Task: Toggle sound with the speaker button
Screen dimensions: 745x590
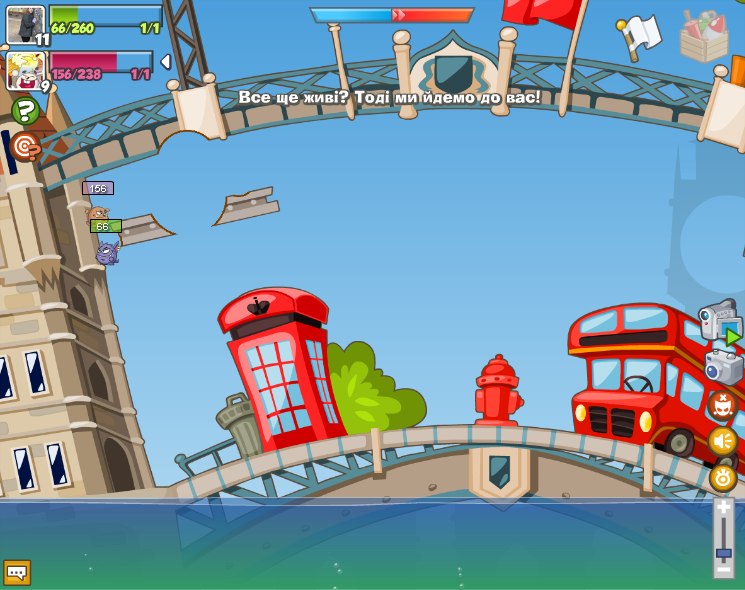Action: pyautogui.click(x=722, y=440)
